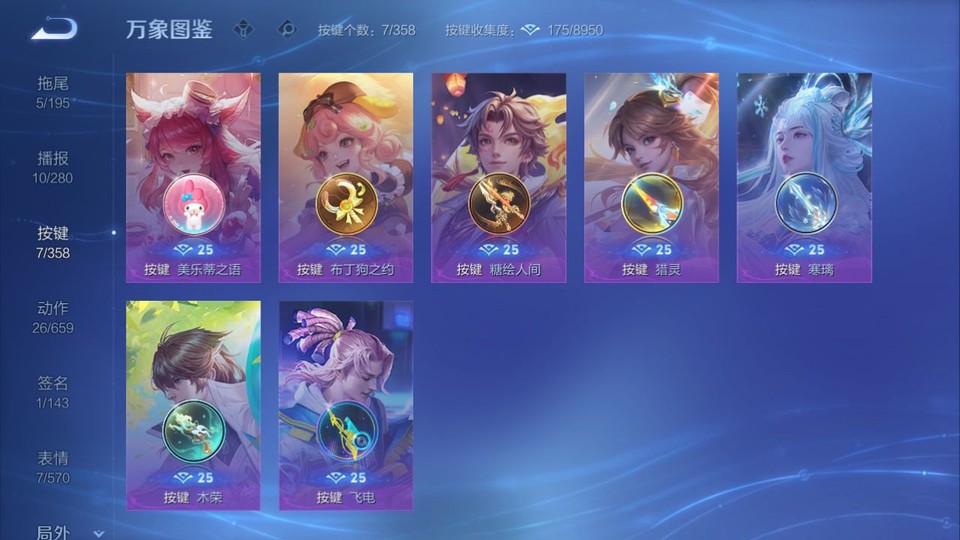Select the 美乐蒂之语 button skin card

click(193, 177)
